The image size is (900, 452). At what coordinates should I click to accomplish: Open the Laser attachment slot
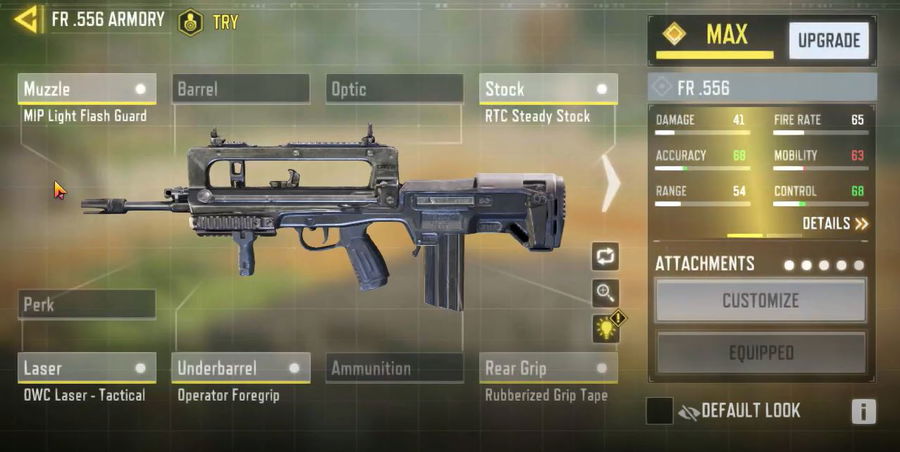pos(86,368)
